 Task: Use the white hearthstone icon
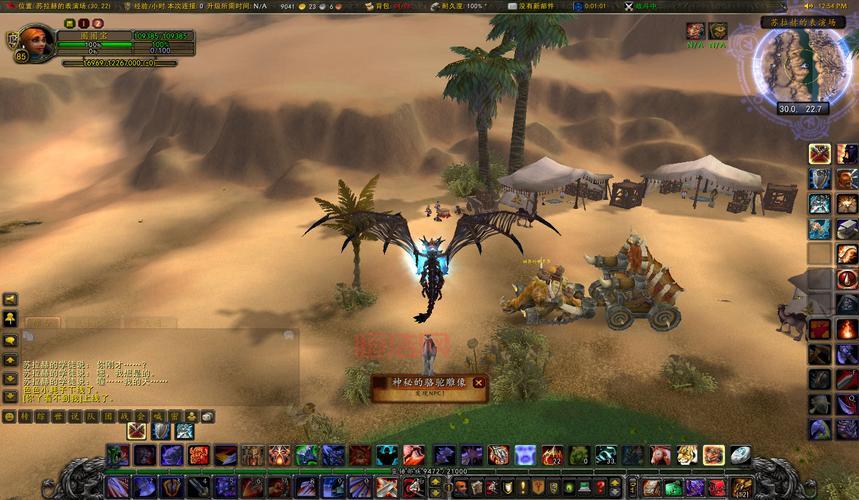point(740,455)
